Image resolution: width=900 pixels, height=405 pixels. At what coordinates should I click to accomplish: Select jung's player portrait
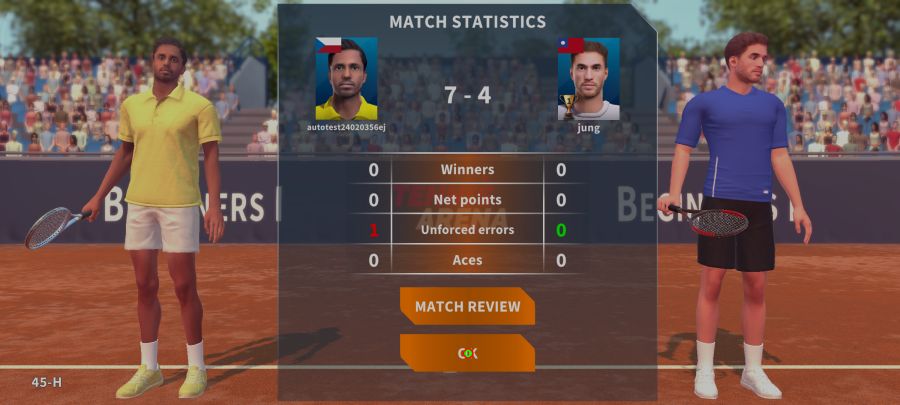coord(588,79)
